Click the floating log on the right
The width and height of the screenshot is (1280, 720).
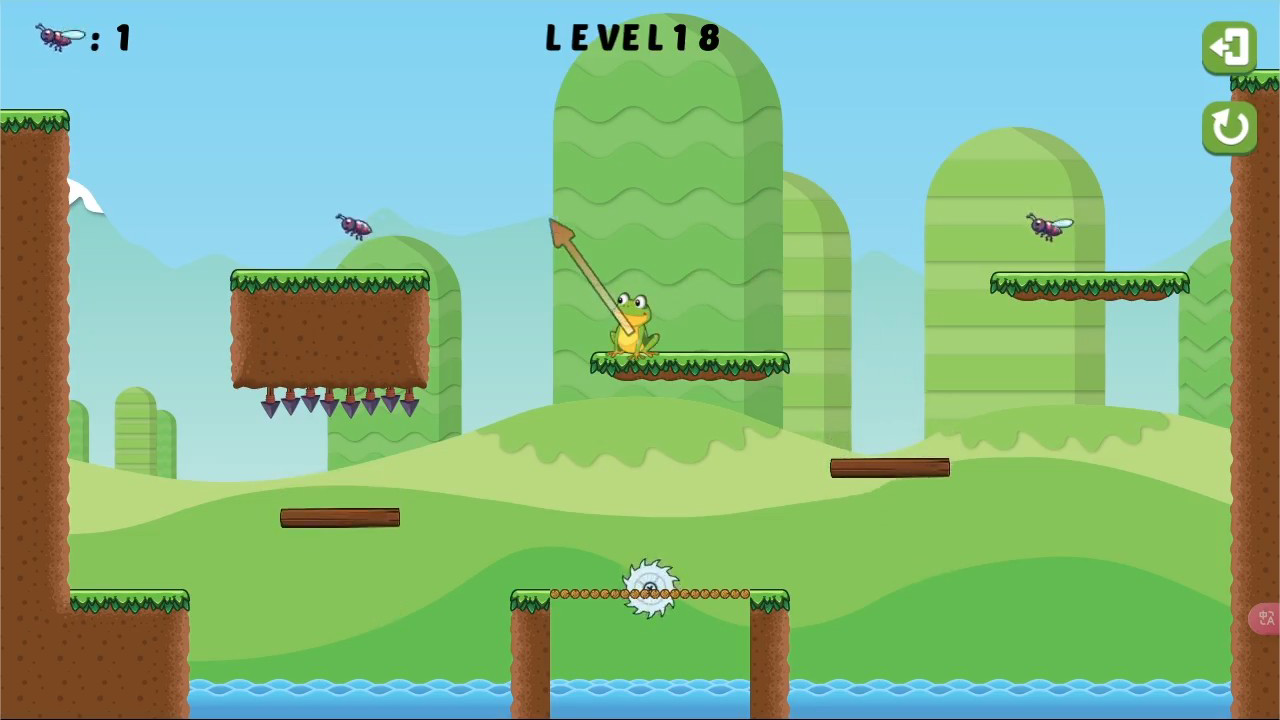(x=889, y=467)
